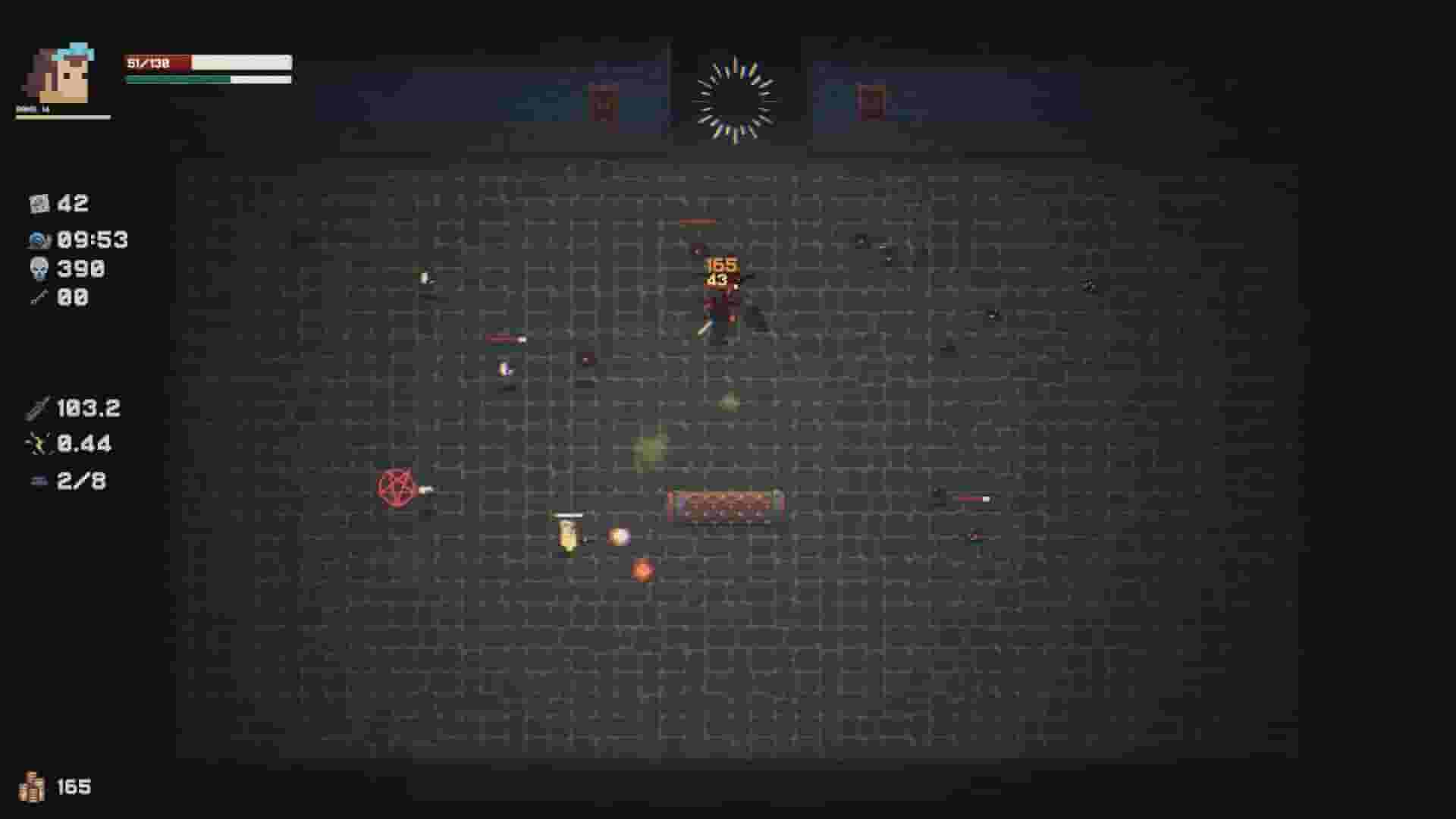Click the attack speed icon beside 0.44
1456x819 pixels.
39,444
